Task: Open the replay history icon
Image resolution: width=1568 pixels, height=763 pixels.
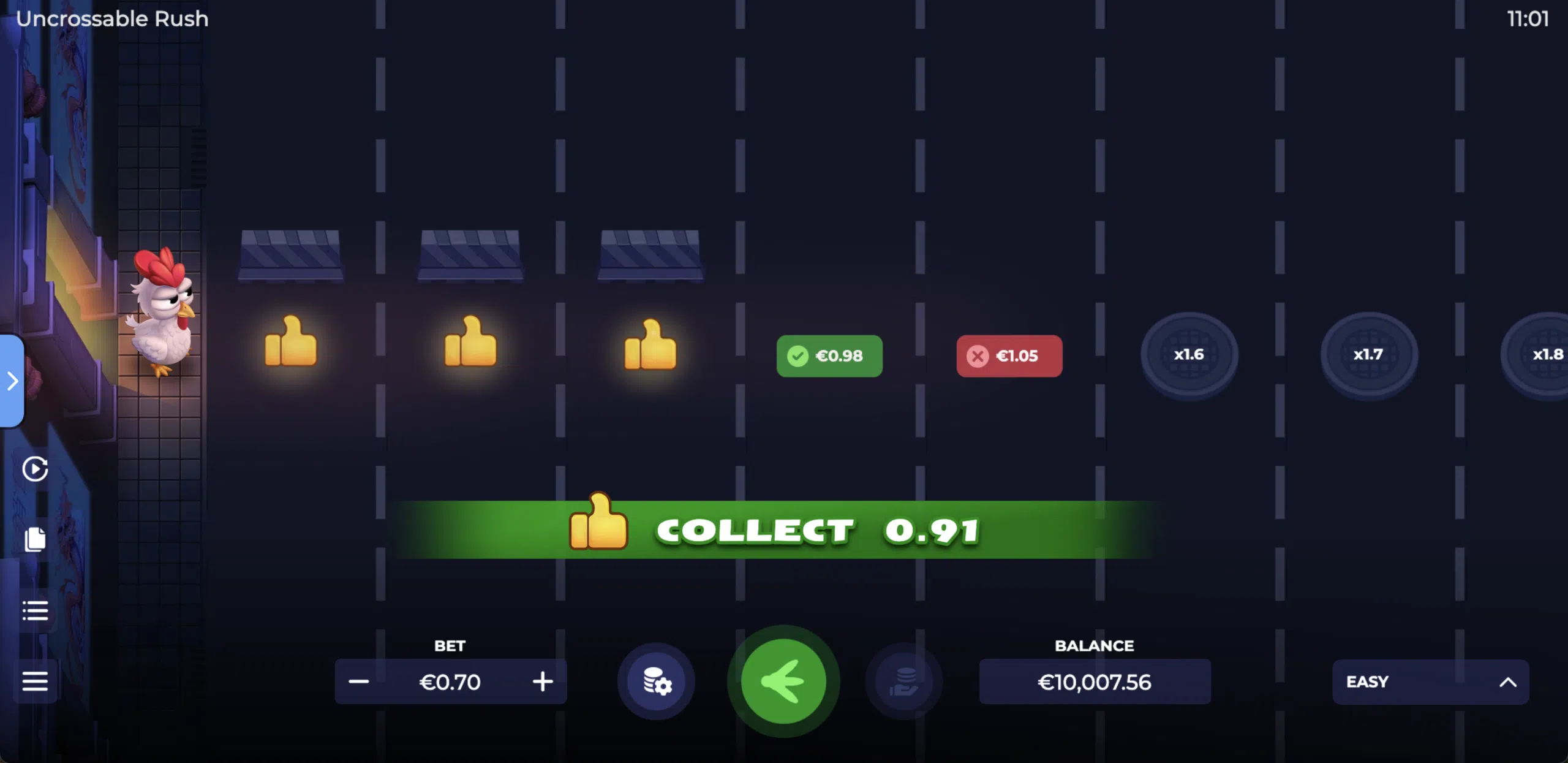Action: 35,469
